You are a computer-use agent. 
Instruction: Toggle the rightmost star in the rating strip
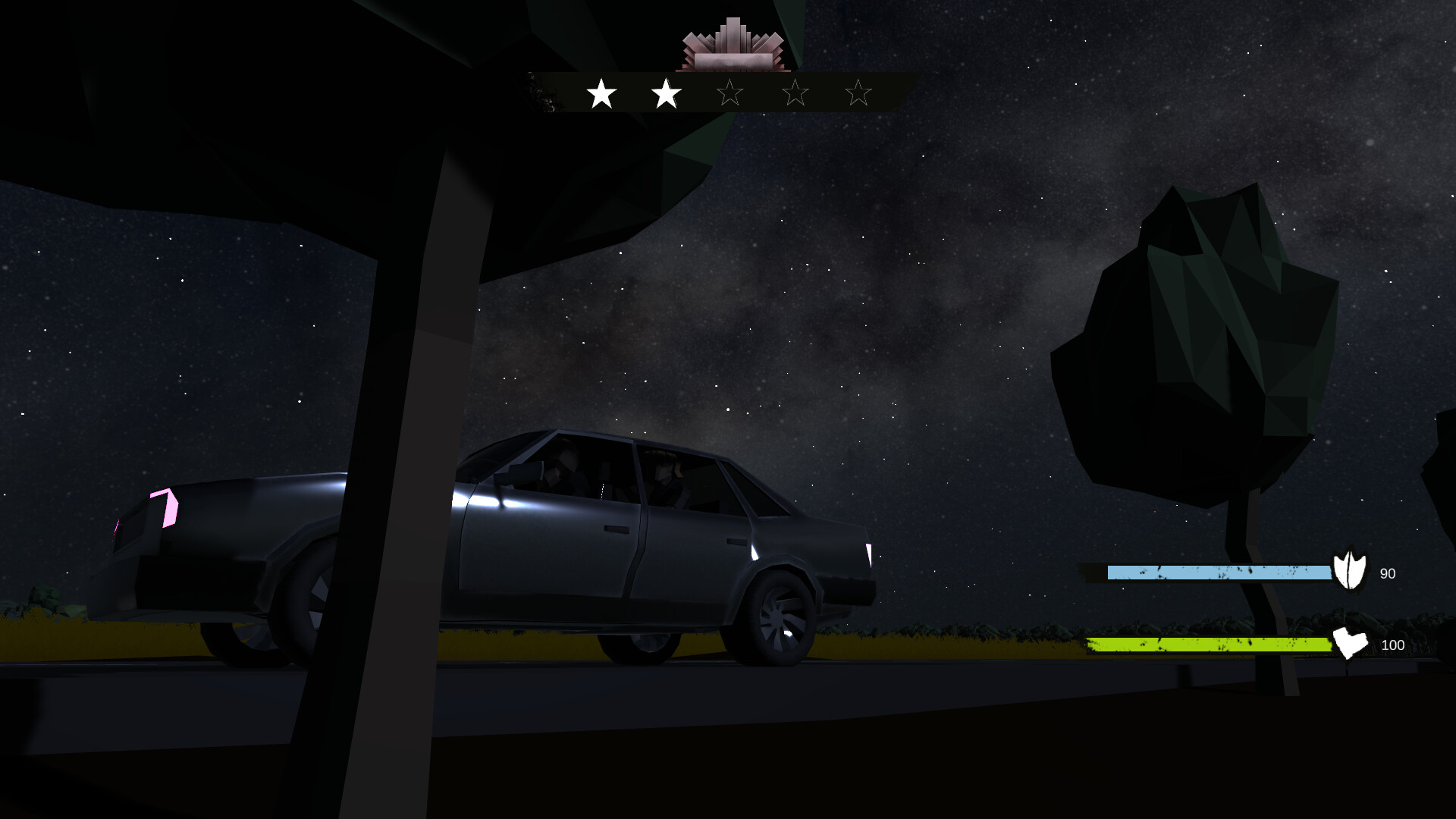click(858, 93)
